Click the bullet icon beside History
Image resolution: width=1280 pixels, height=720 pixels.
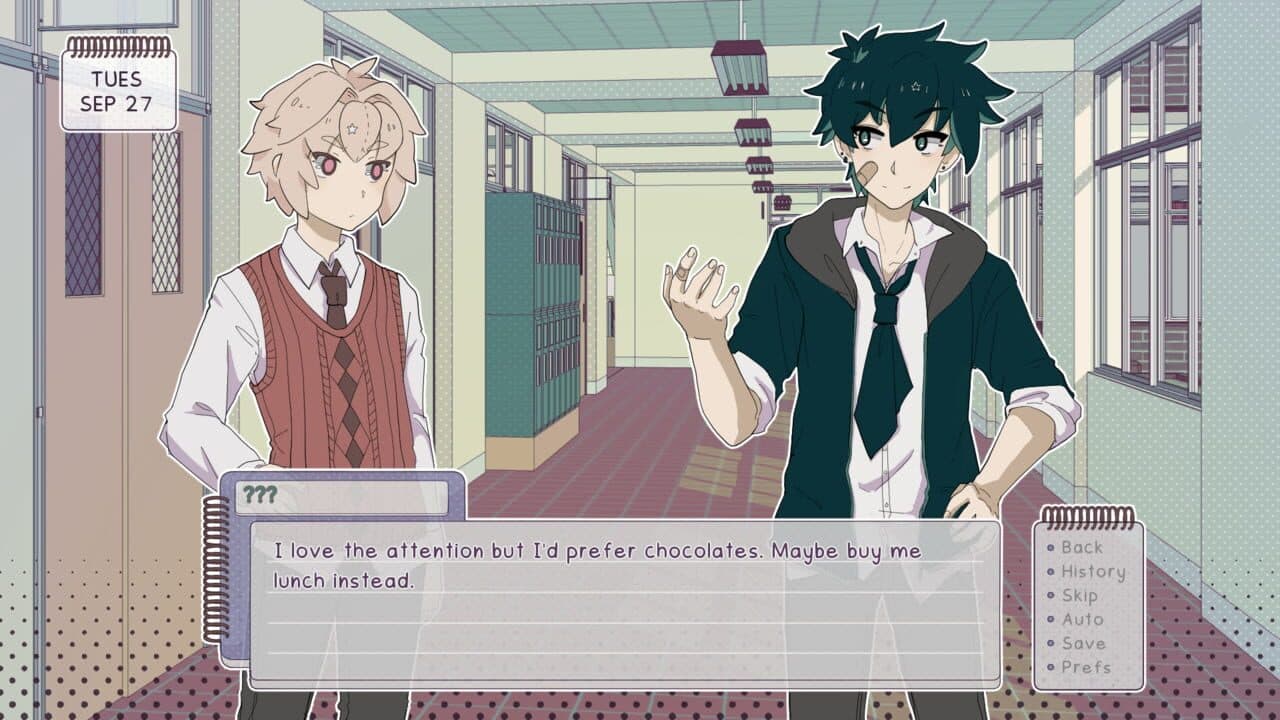(x=1051, y=571)
